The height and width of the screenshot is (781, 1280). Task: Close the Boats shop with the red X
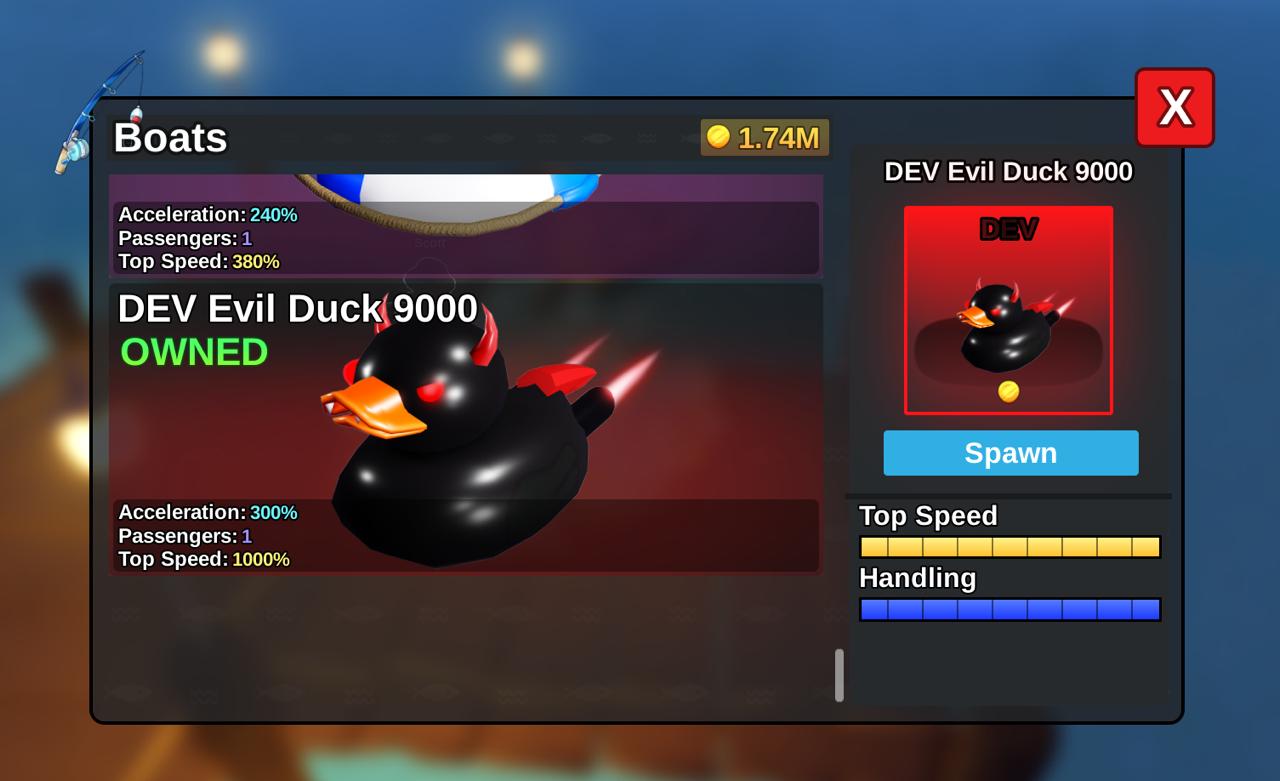tap(1176, 107)
